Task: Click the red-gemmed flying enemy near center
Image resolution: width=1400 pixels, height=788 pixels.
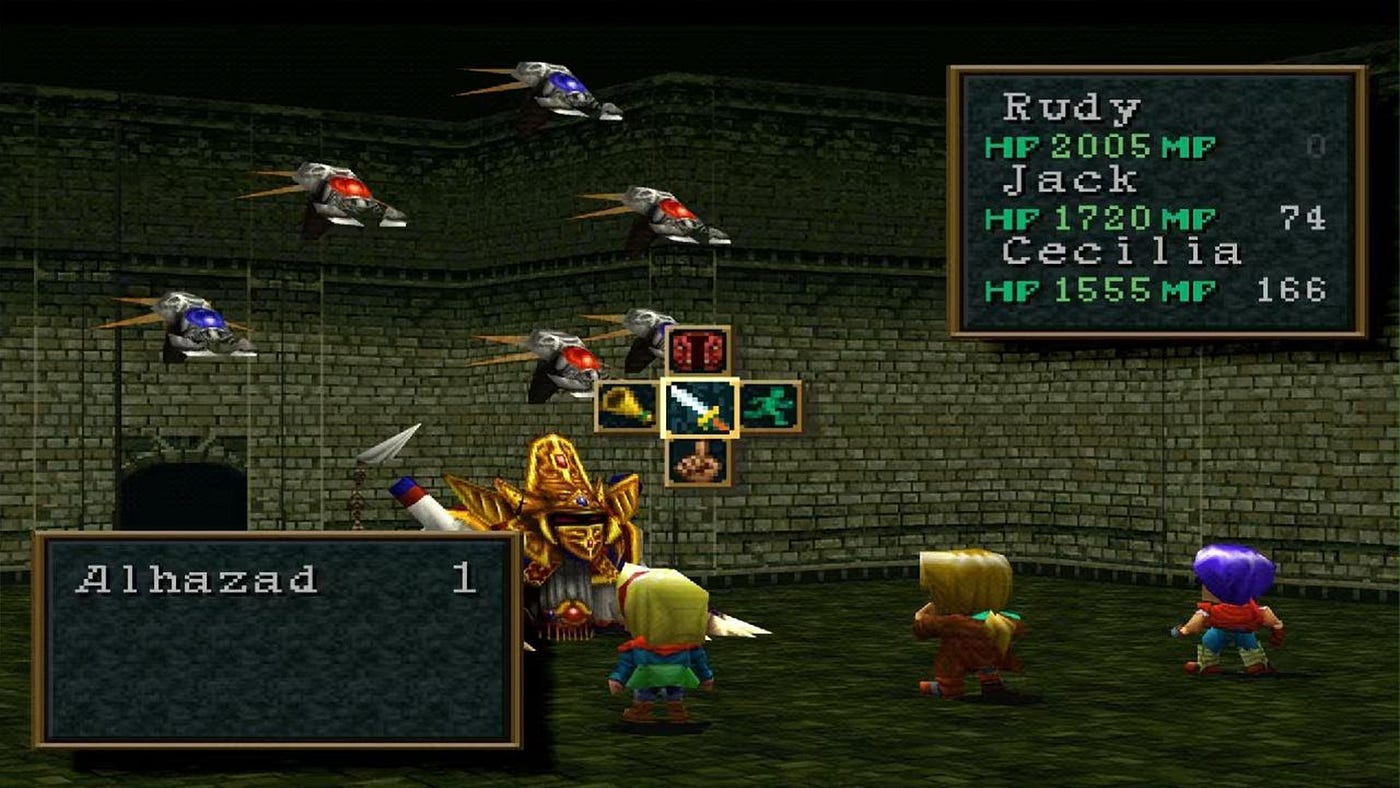Action: click(x=575, y=360)
